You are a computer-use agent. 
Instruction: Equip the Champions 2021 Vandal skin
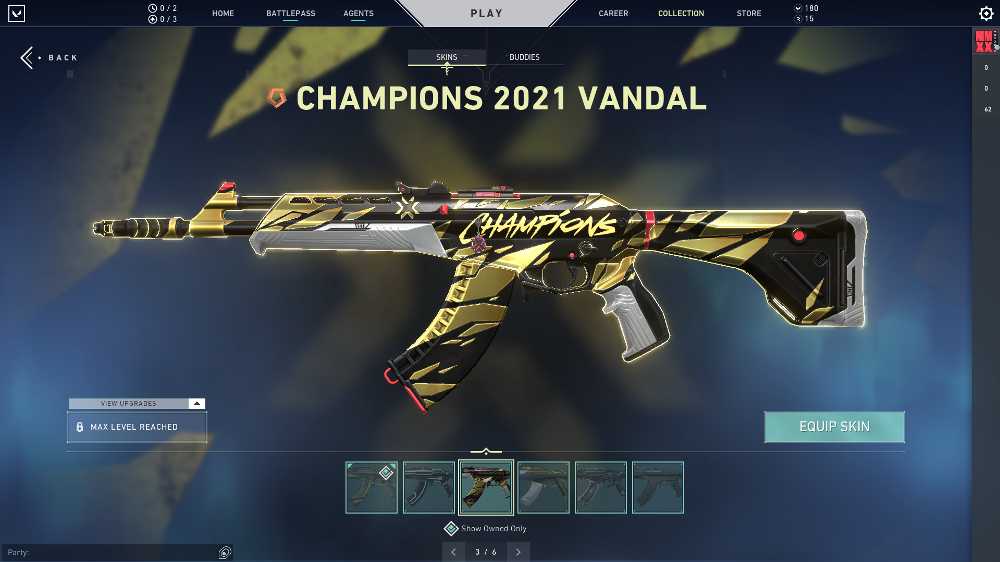click(834, 427)
